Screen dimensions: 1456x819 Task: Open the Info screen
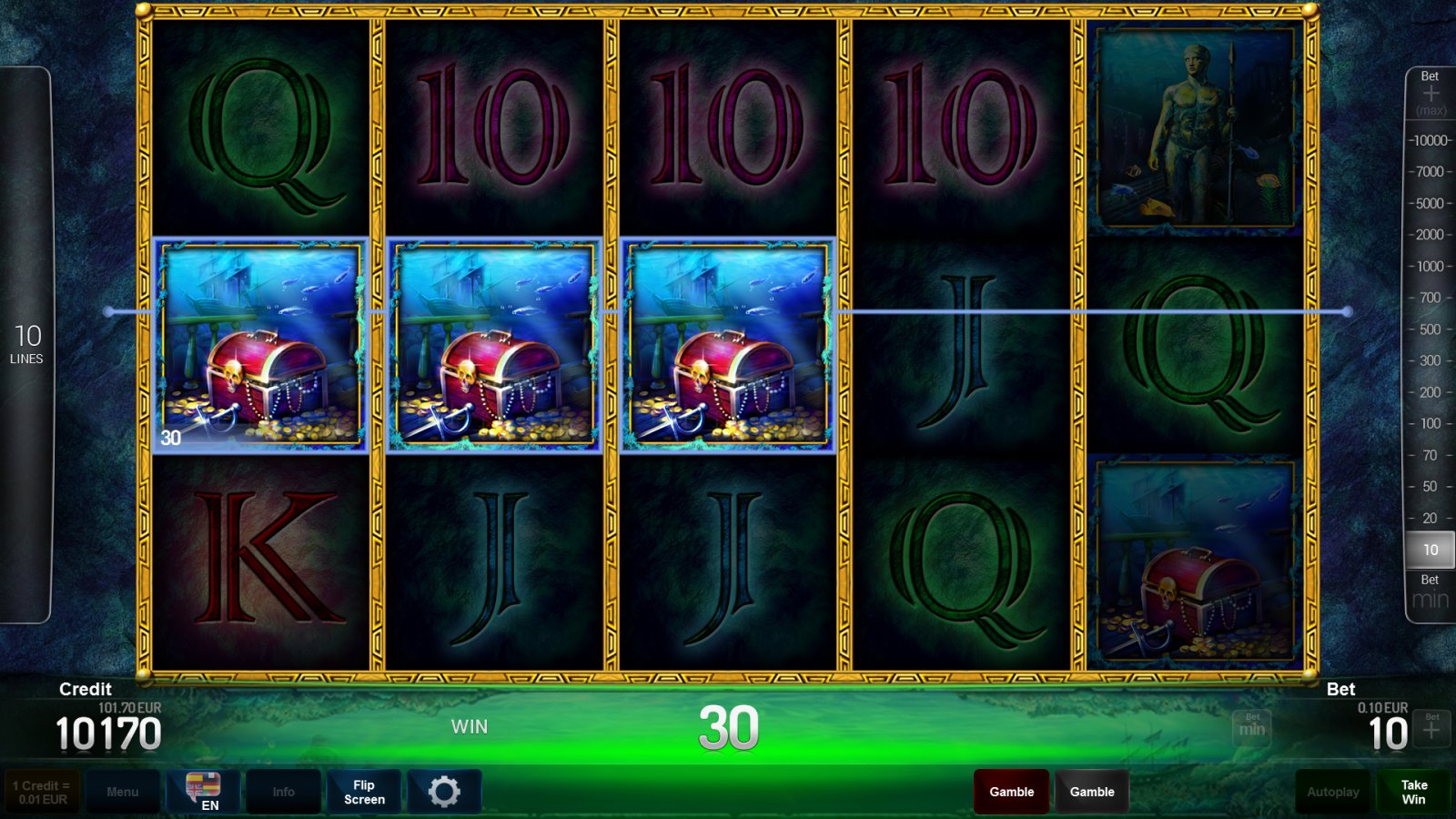pyautogui.click(x=283, y=791)
